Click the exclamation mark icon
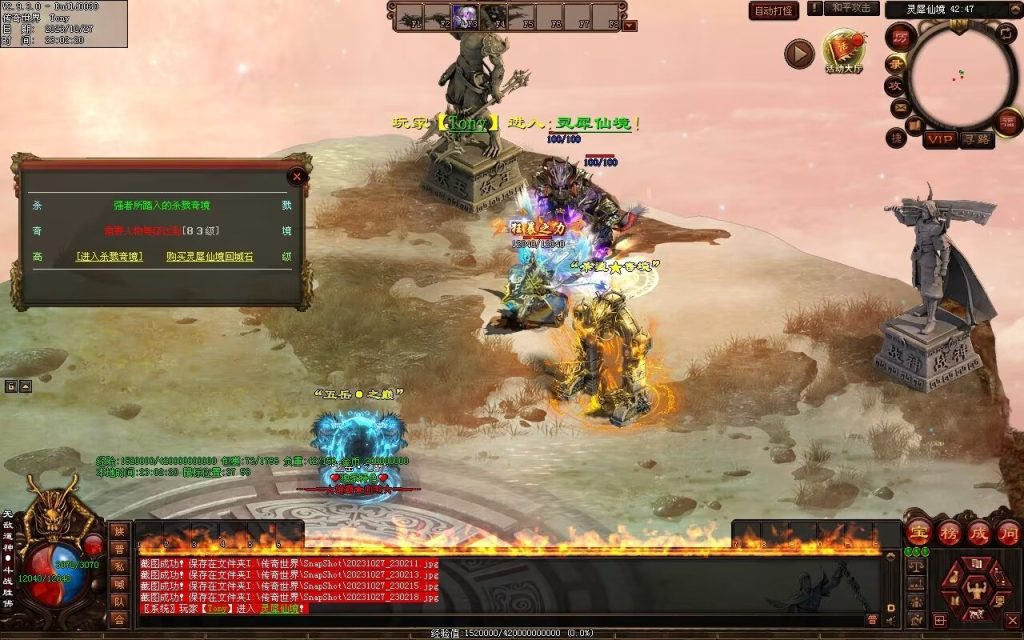Viewport: 1024px width, 640px height. point(816,8)
